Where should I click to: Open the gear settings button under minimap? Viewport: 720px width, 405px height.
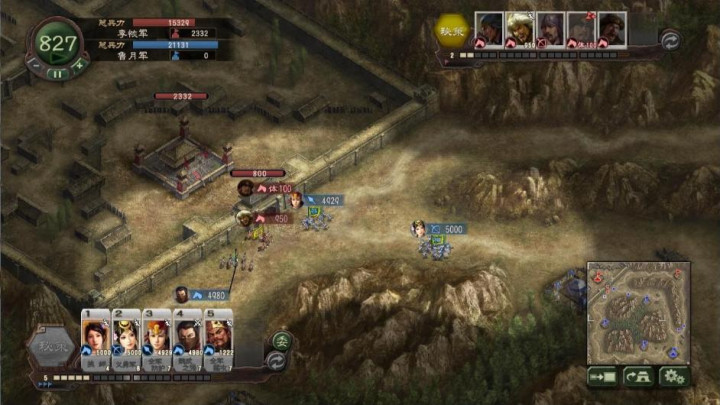pos(673,377)
